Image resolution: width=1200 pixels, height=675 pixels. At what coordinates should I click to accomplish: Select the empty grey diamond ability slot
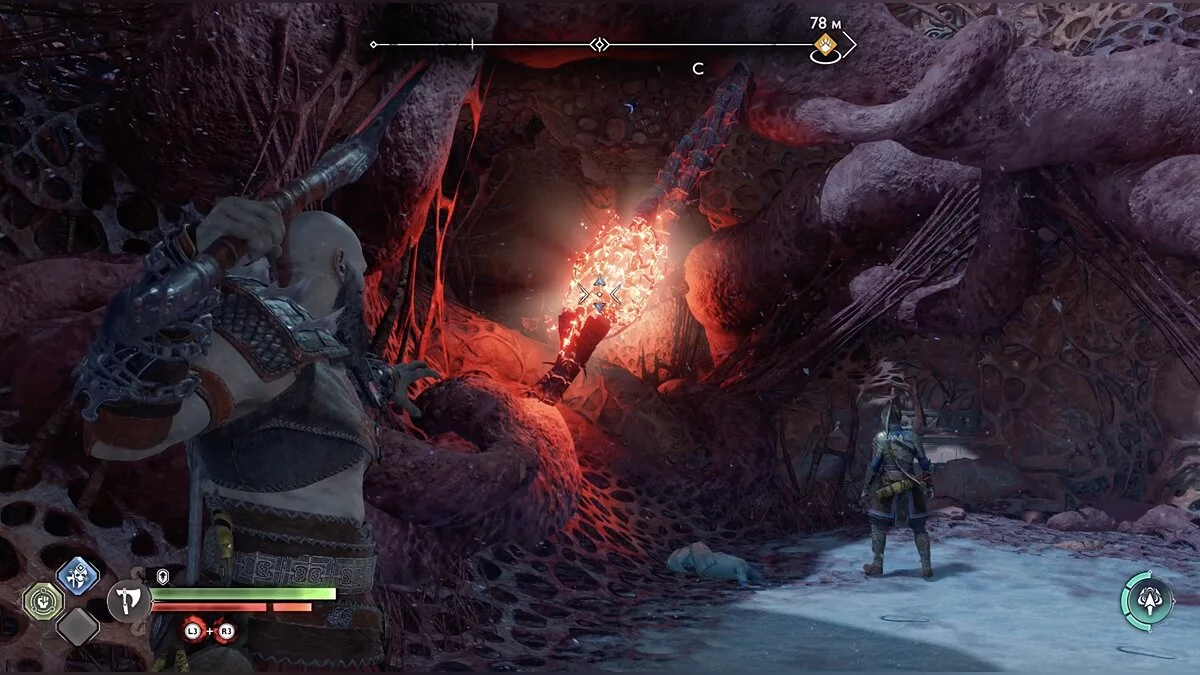(x=77, y=627)
